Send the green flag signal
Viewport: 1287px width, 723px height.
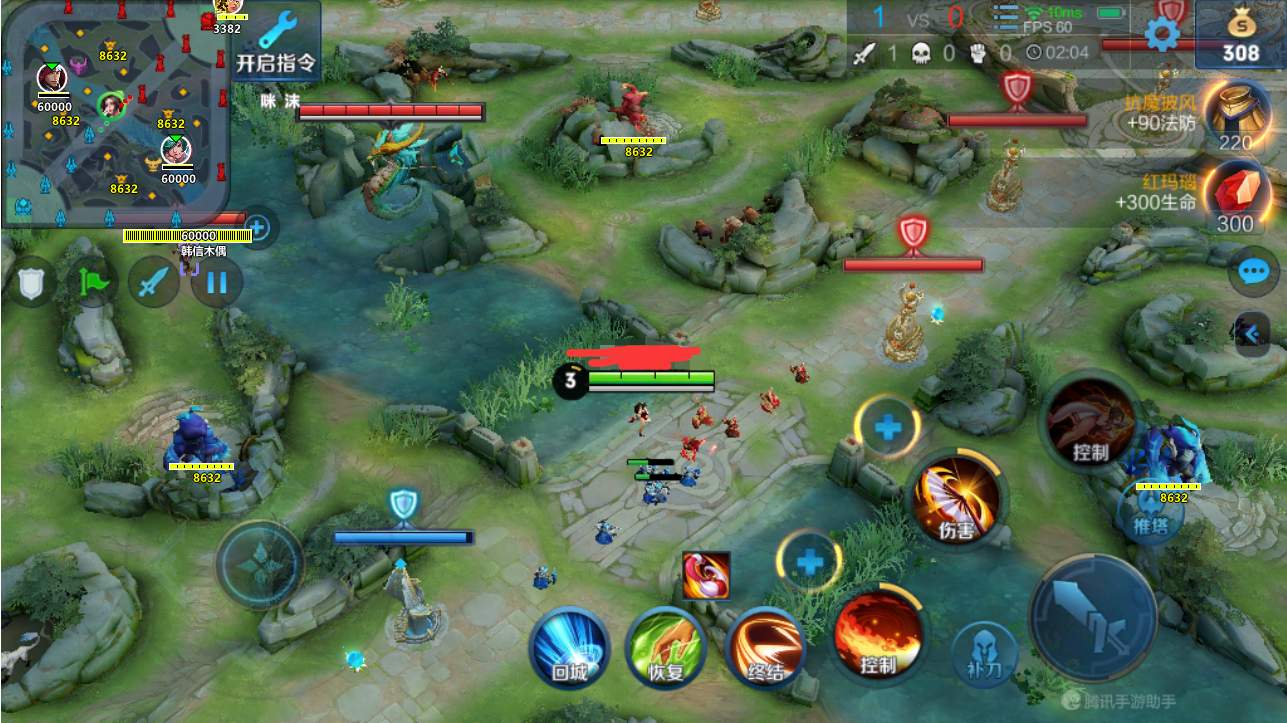coord(92,283)
